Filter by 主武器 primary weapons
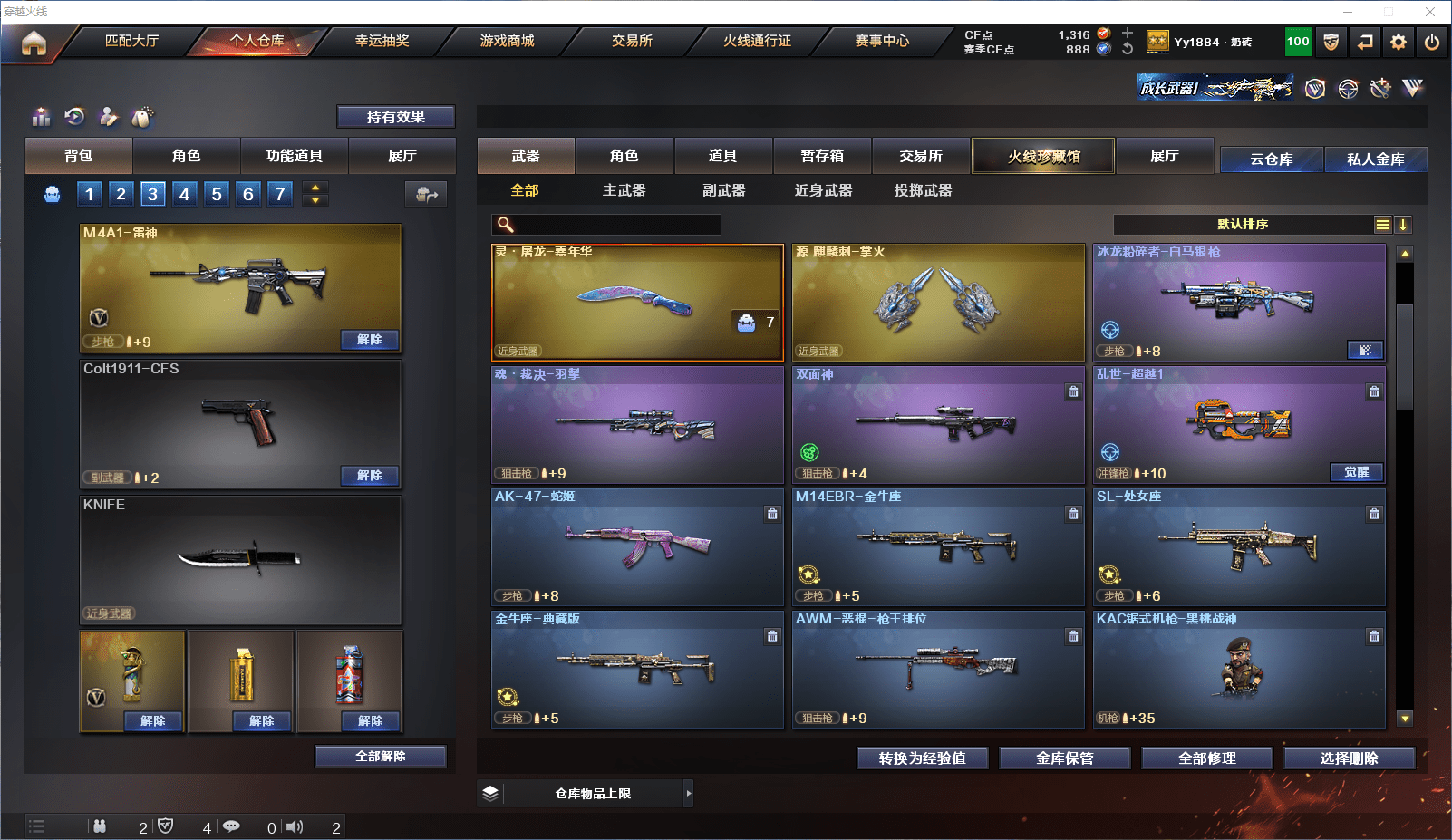This screenshot has width=1452, height=840. point(624,190)
